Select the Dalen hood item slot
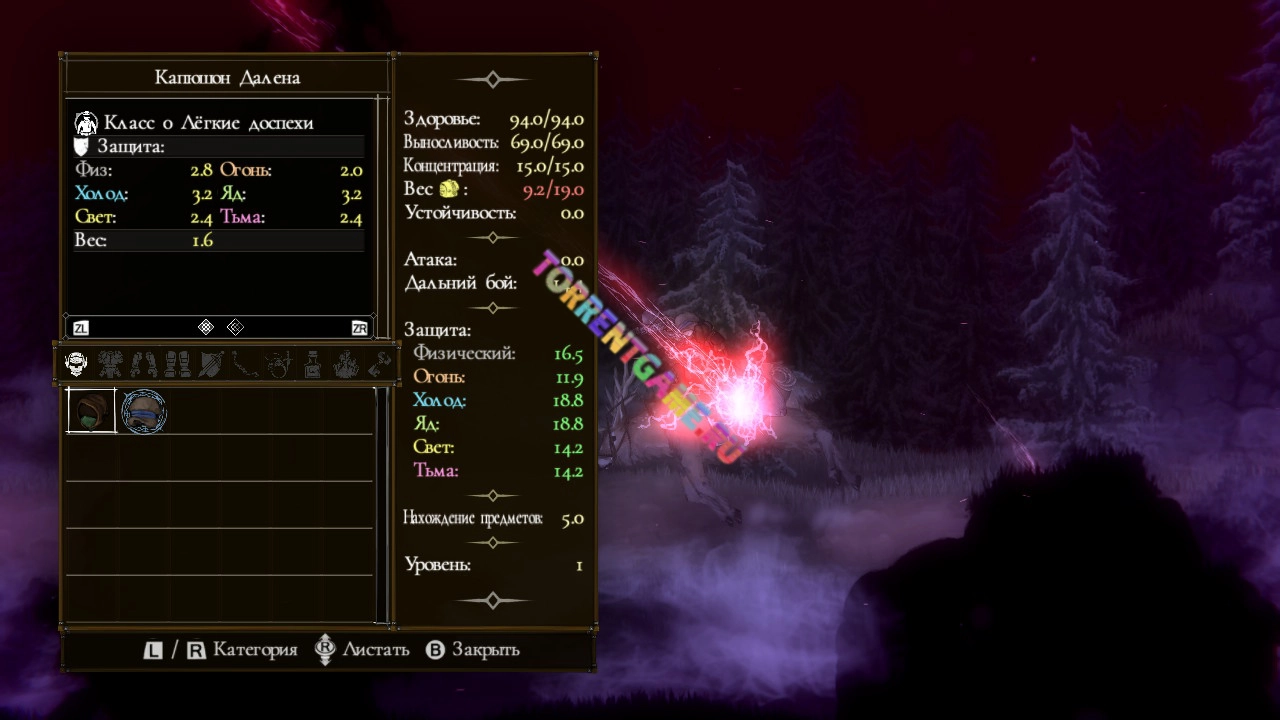 point(91,411)
